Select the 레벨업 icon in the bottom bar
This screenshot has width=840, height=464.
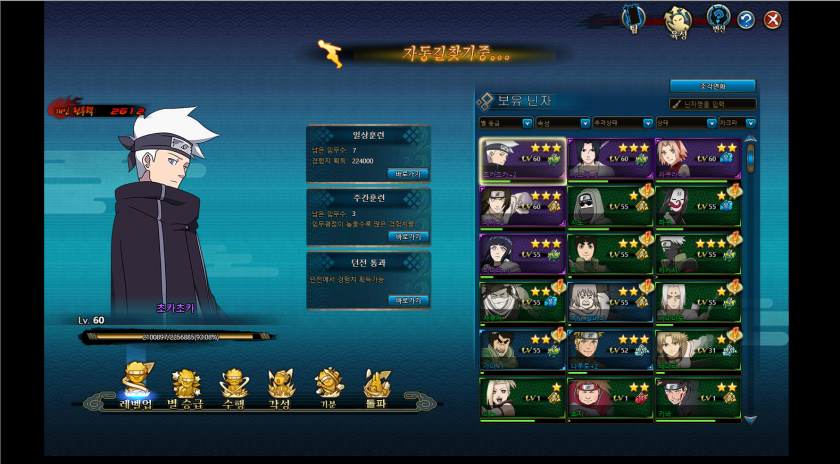[137, 385]
